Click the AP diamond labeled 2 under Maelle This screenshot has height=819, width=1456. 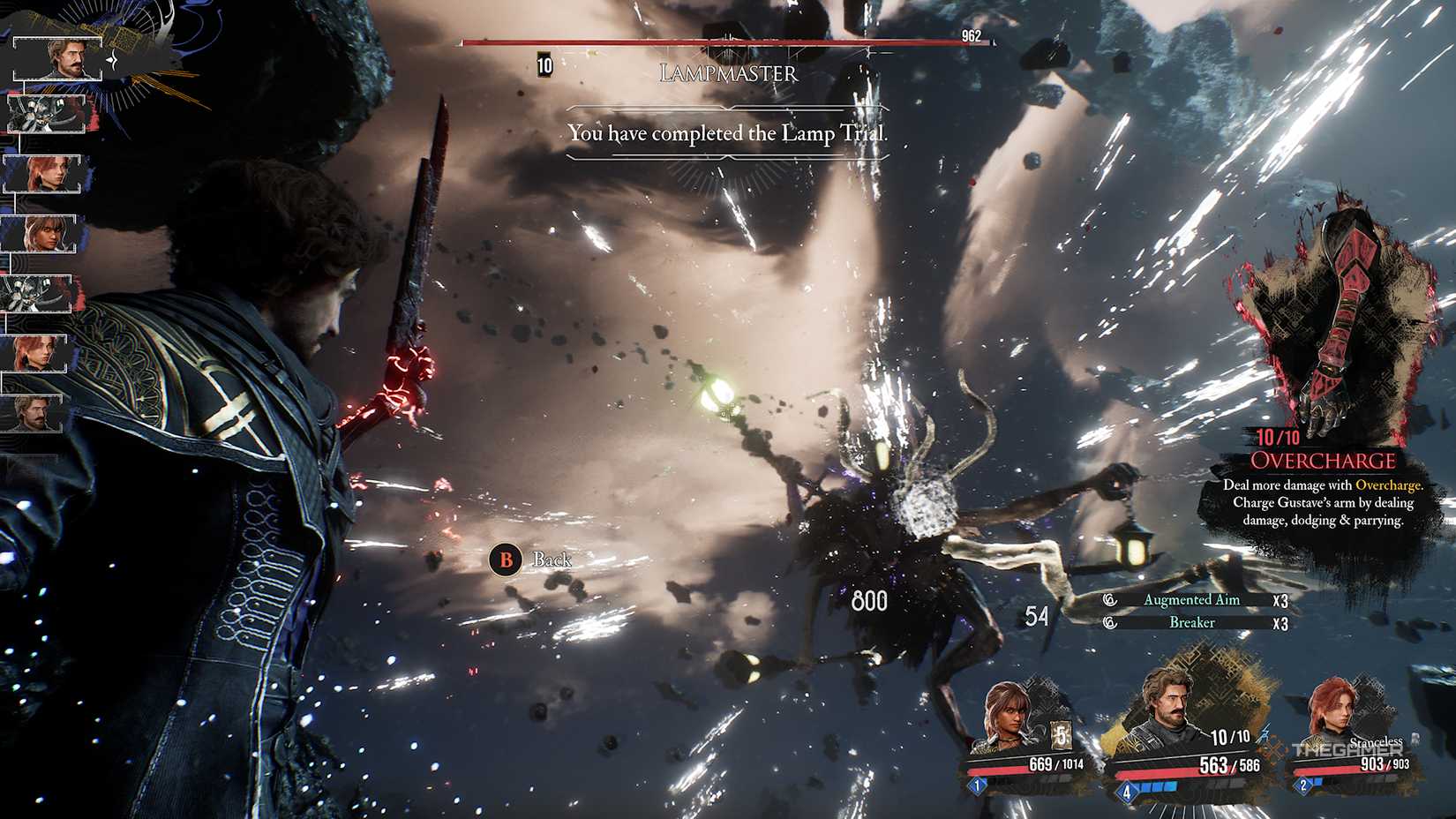coord(1303,784)
